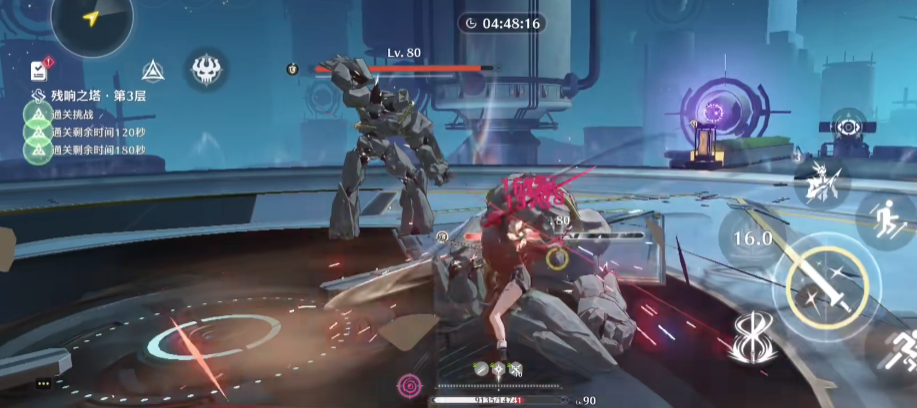Tap the minimap with the yellow arrow
This screenshot has width=917, height=408.
(x=92, y=20)
